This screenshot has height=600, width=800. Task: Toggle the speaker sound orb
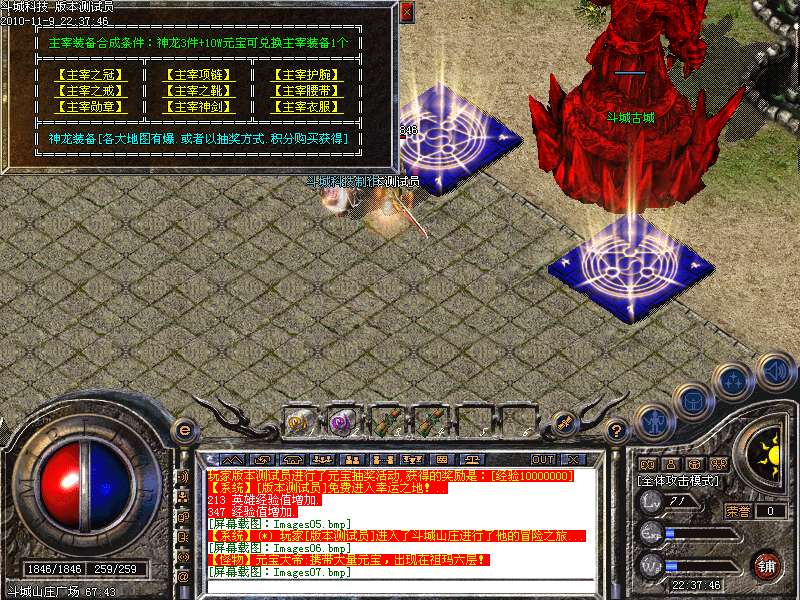point(775,372)
